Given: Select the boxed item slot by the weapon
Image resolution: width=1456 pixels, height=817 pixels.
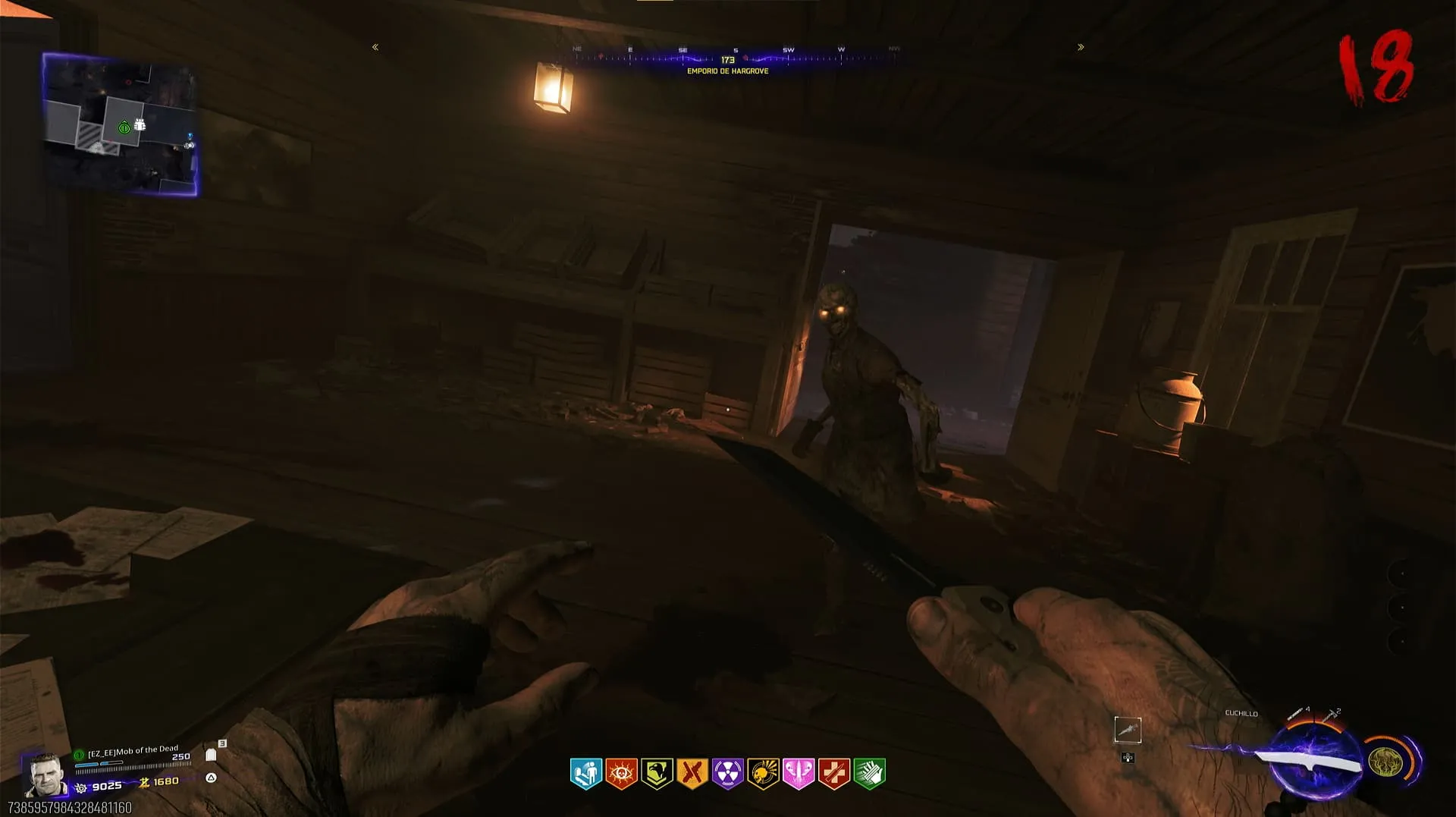Looking at the screenshot, I should pyautogui.click(x=1128, y=730).
